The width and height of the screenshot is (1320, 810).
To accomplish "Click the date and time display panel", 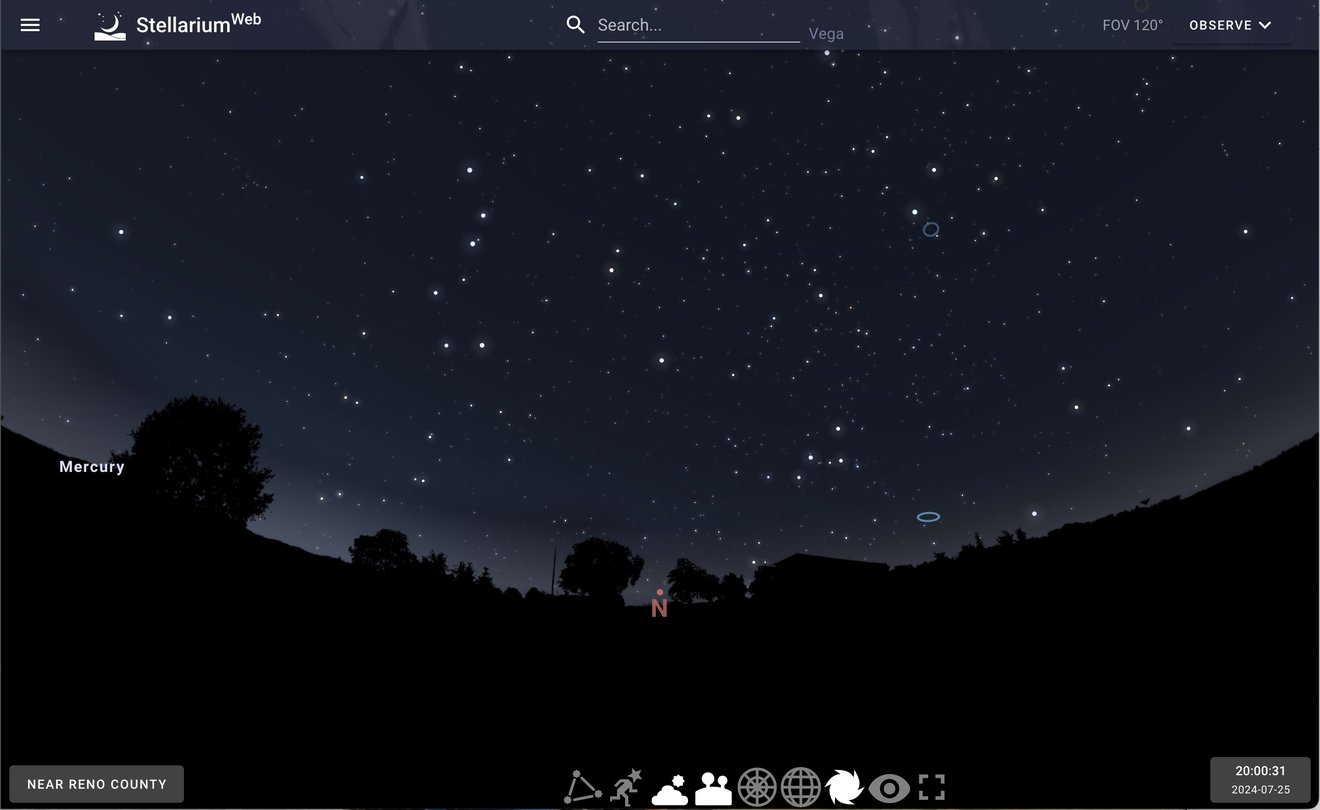I will 1260,779.
